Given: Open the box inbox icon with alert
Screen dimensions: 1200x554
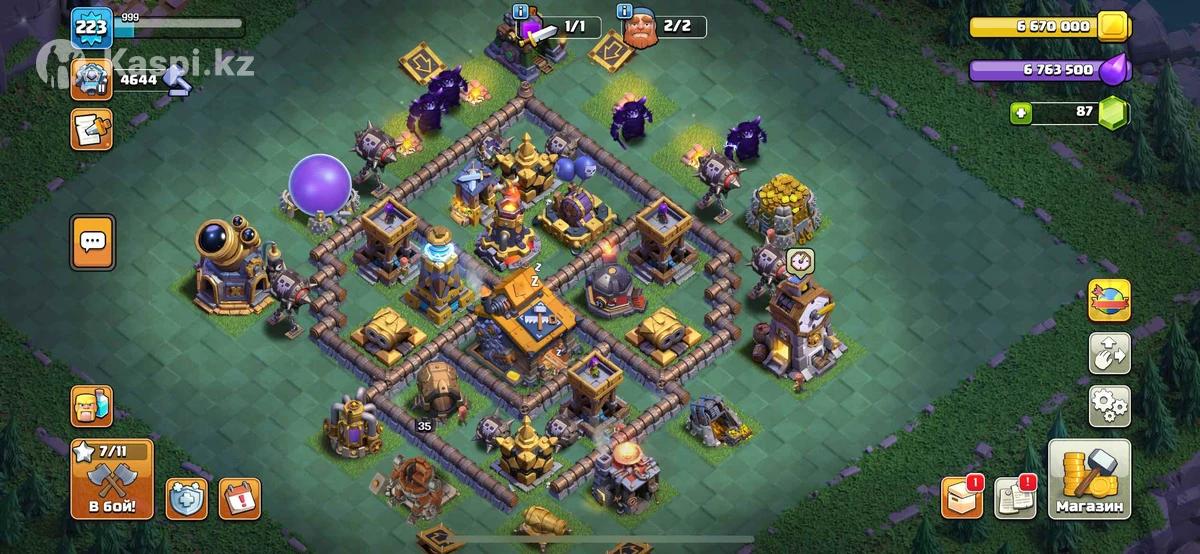Looking at the screenshot, I should pyautogui.click(x=962, y=497).
